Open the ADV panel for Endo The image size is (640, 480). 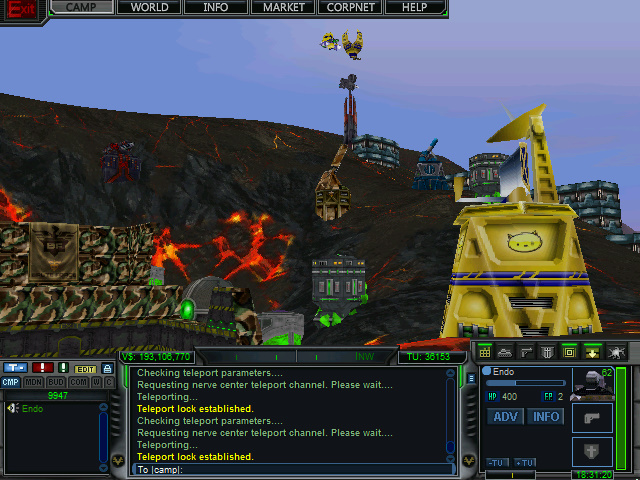pyautogui.click(x=506, y=416)
